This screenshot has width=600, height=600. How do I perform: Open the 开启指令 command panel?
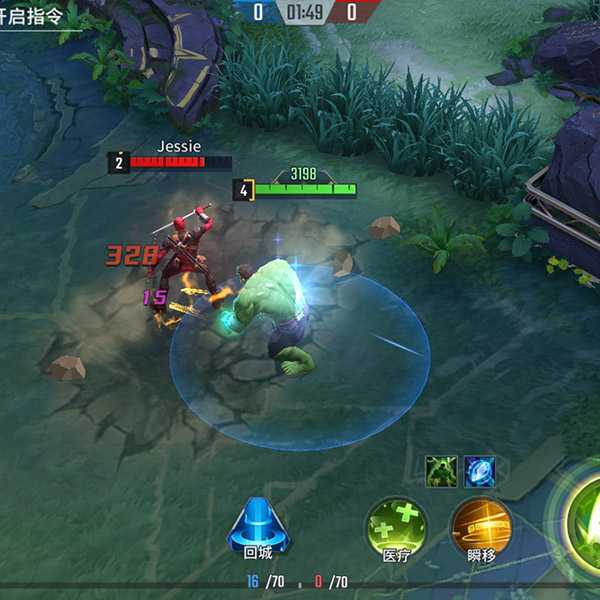(x=40, y=18)
